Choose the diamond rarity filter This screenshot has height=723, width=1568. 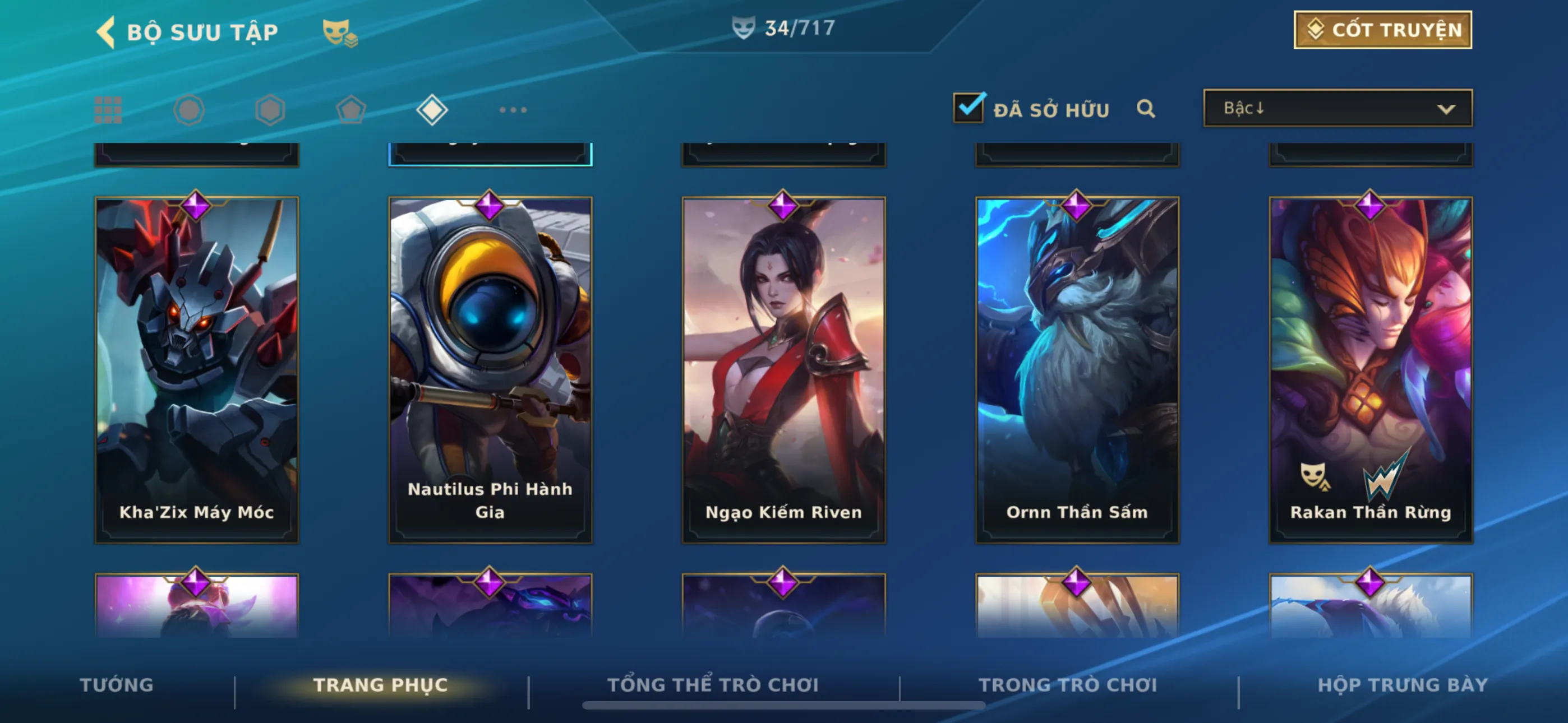pos(432,110)
